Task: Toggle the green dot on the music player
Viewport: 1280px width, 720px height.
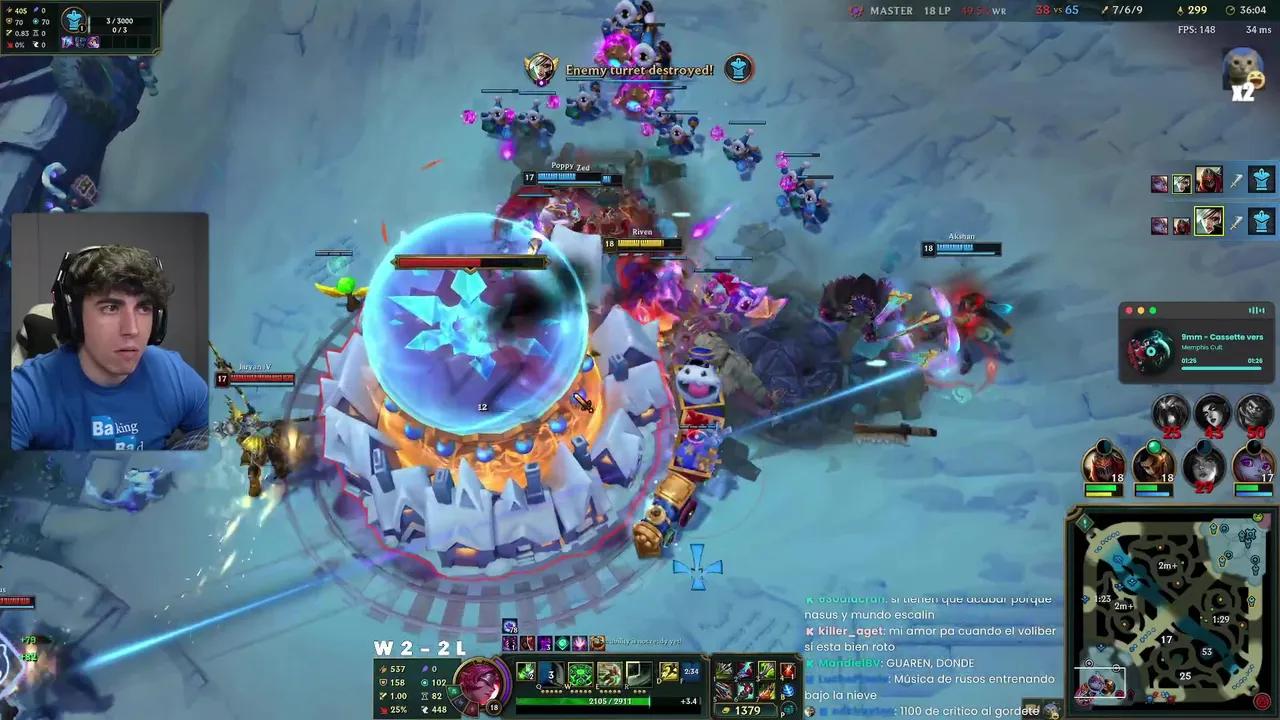Action: pyautogui.click(x=1152, y=310)
